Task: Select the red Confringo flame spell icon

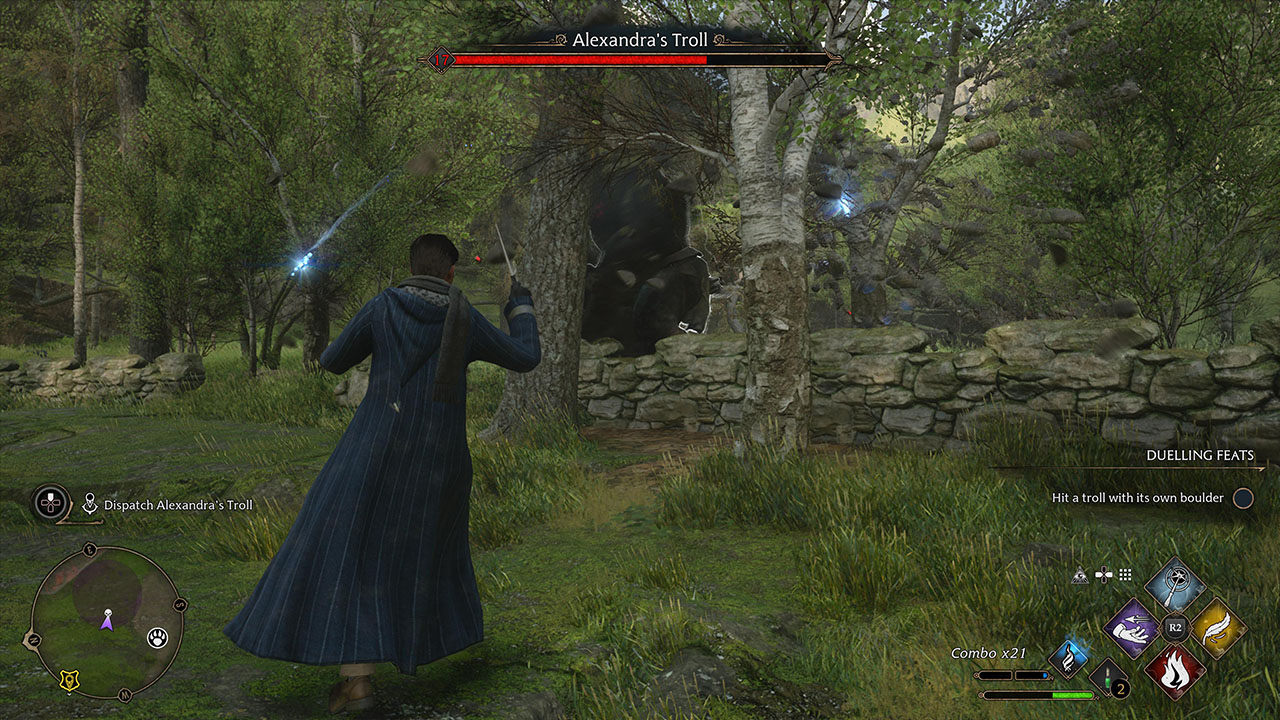Action: [1175, 673]
